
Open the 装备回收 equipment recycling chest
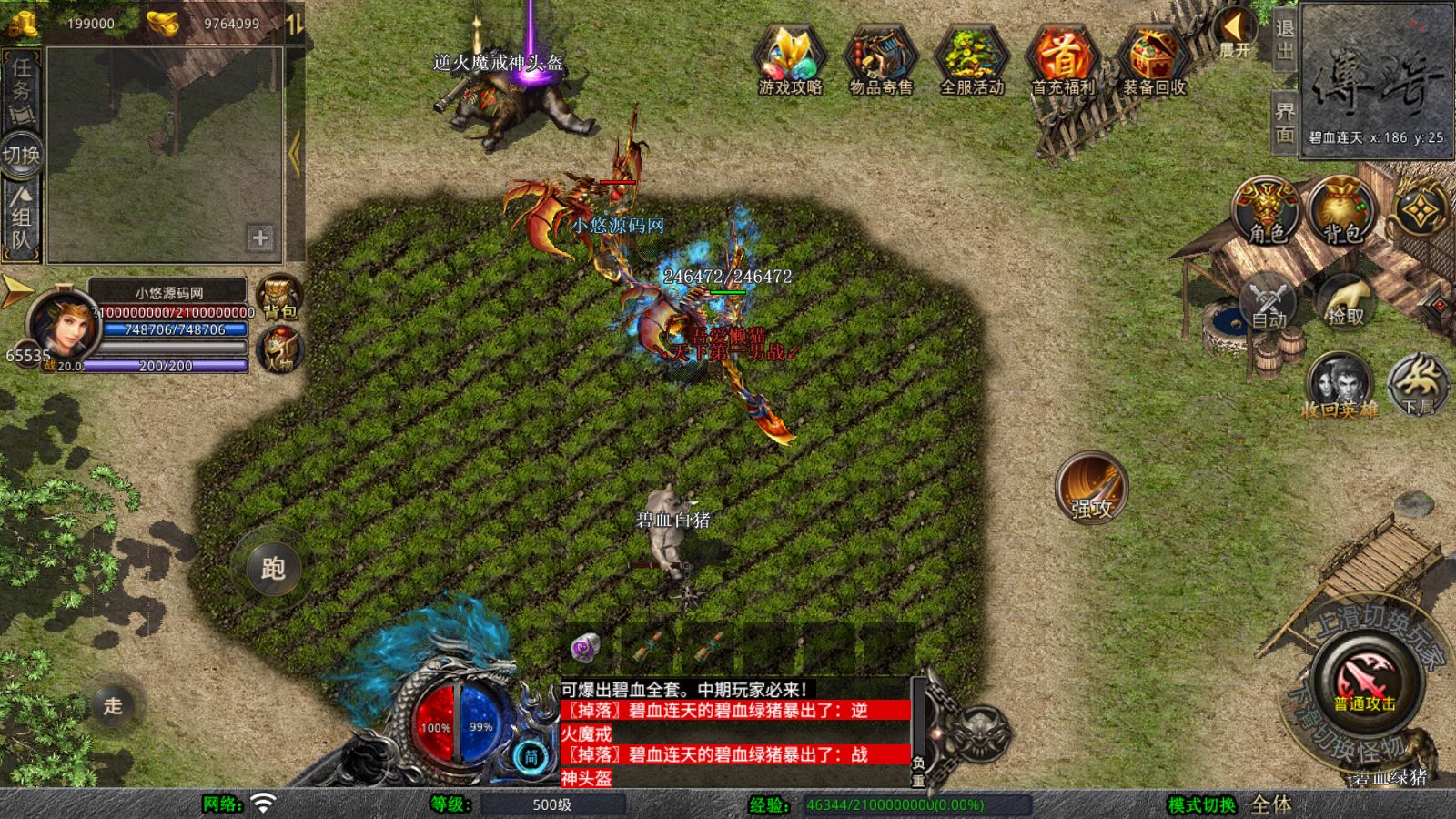pyautogui.click(x=1154, y=59)
